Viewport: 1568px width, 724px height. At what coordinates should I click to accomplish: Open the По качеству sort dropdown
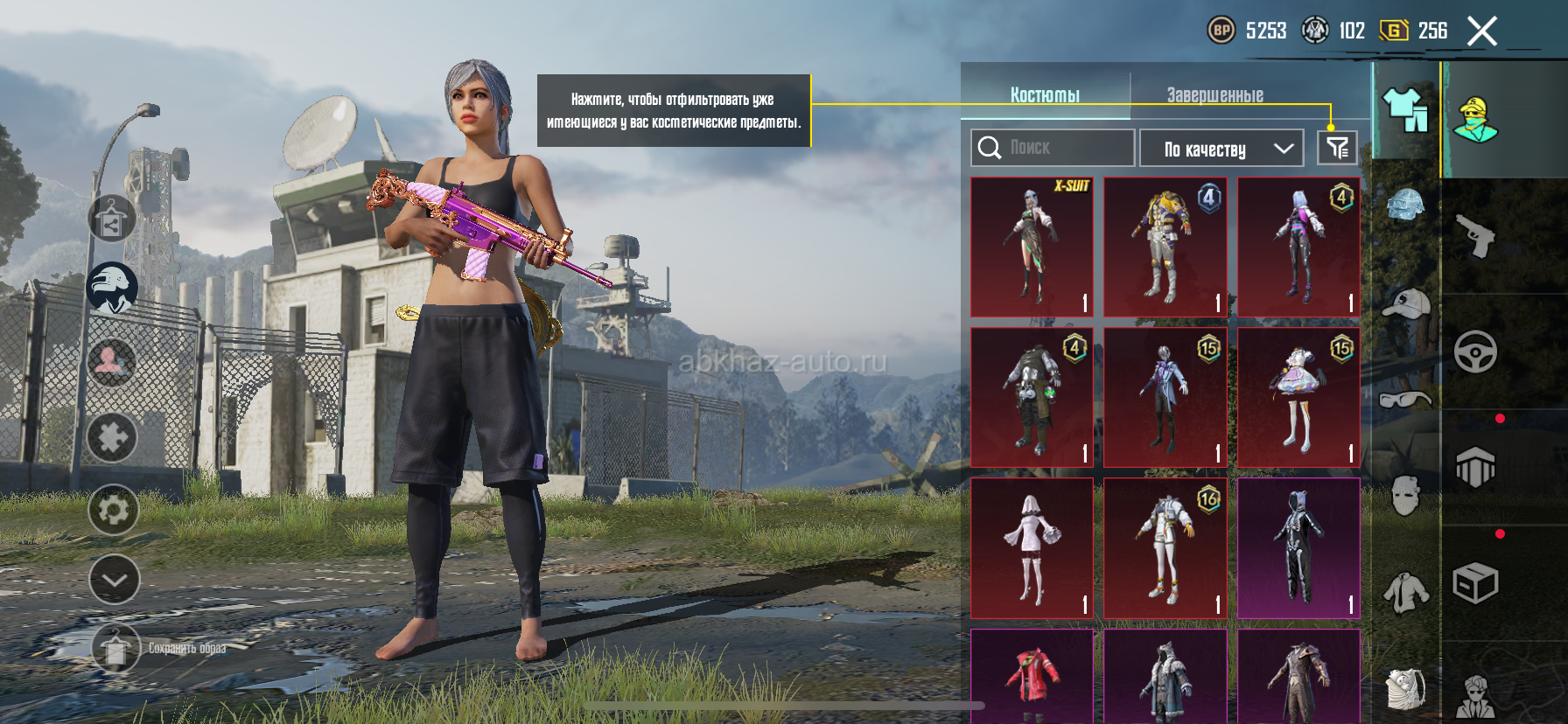pos(1221,149)
